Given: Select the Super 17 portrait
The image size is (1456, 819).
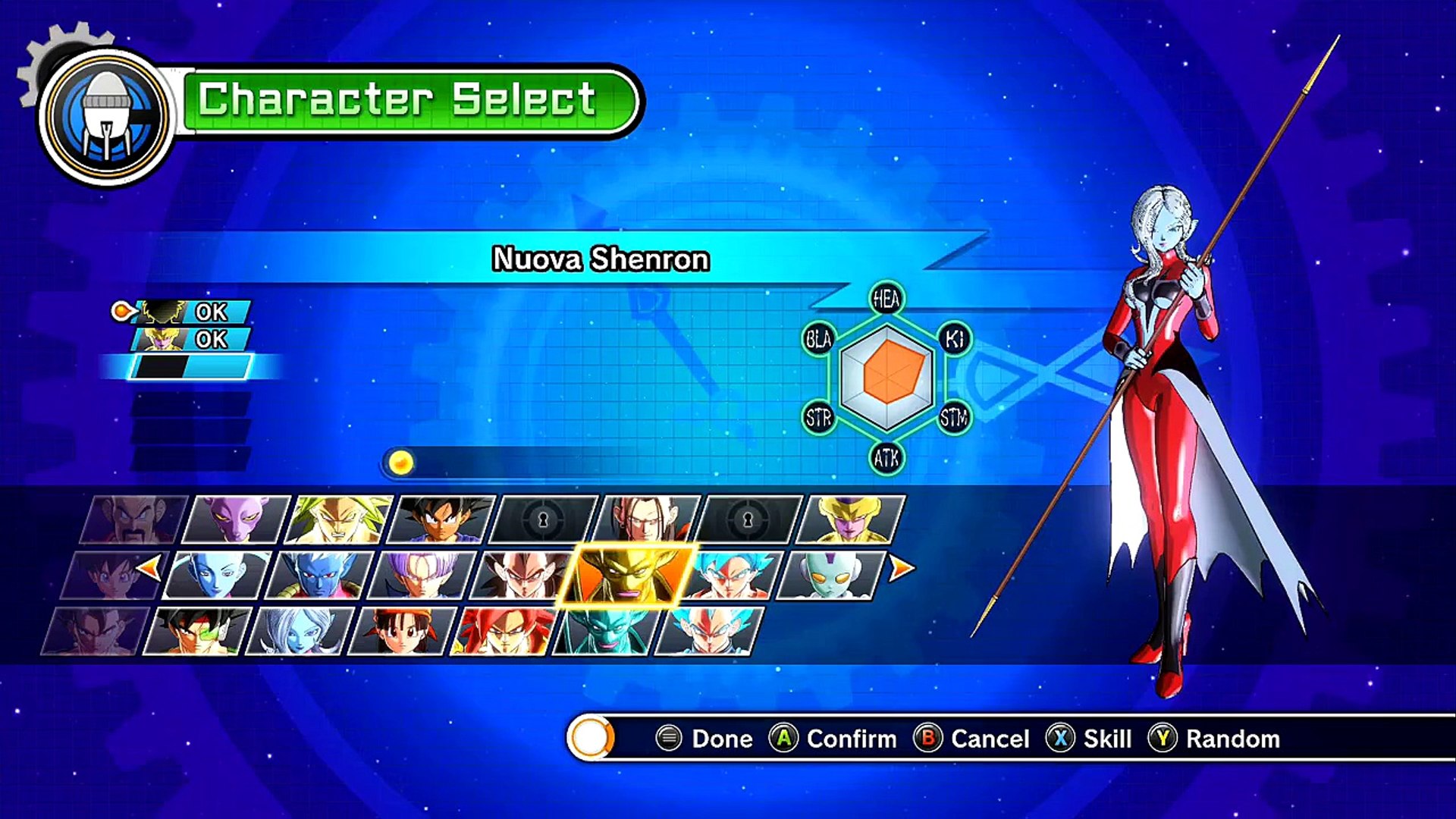Looking at the screenshot, I should pyautogui.click(x=647, y=519).
